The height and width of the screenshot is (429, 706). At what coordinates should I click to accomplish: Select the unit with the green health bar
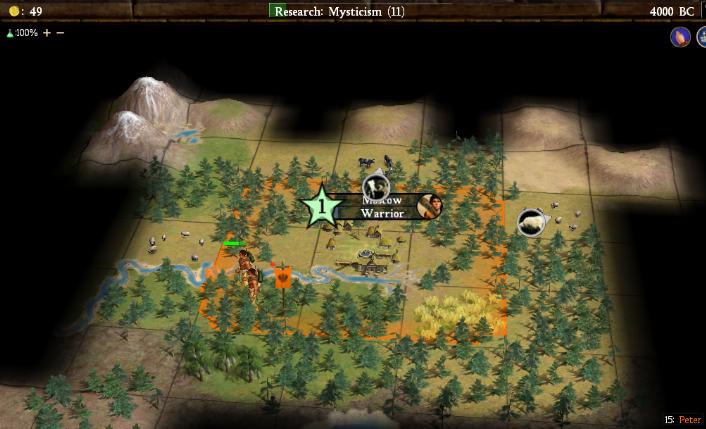243,268
